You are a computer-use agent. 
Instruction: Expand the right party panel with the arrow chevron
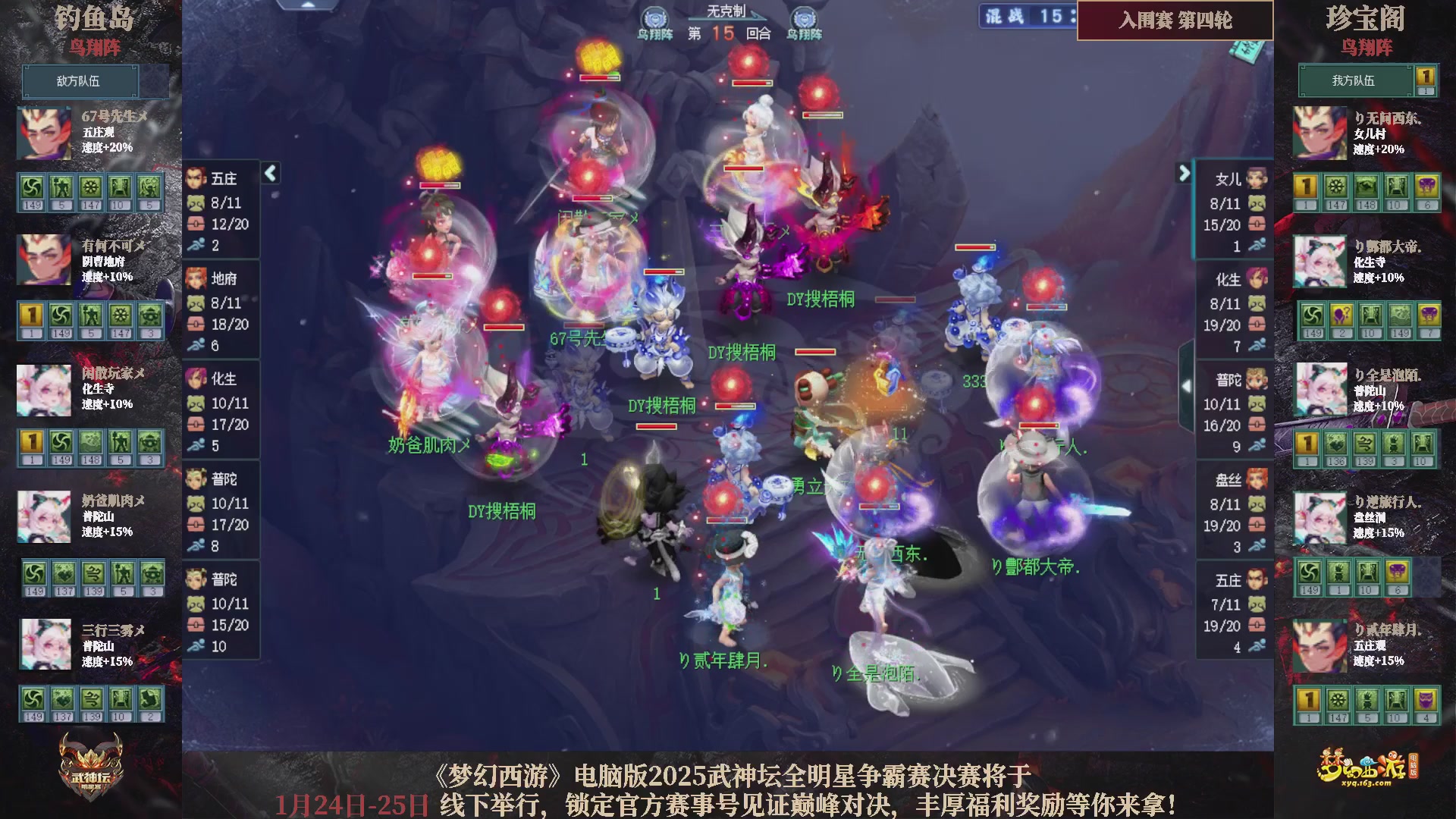pos(1184,173)
